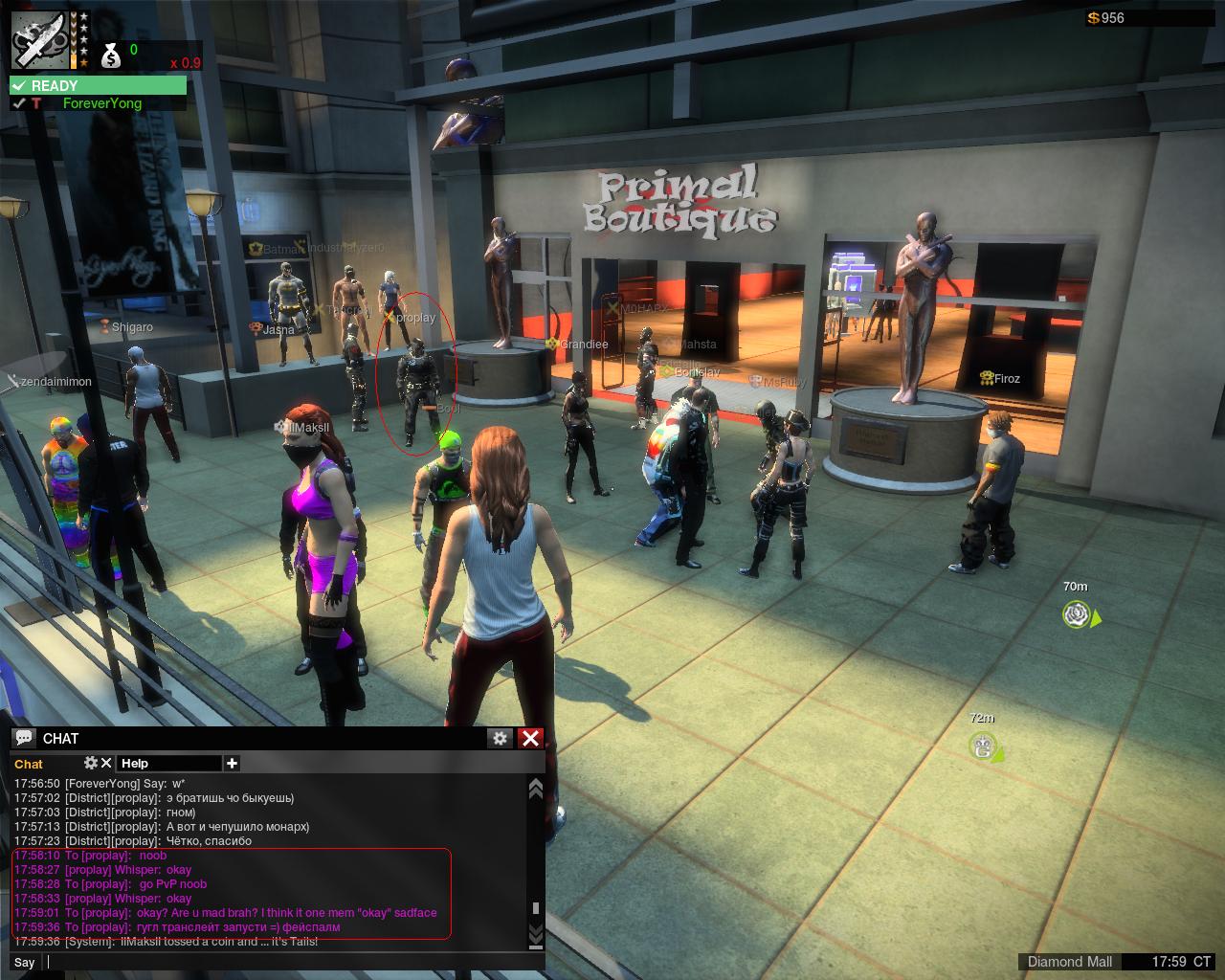Switch to the Chat tab
Viewport: 1225px width, 980px height.
tap(29, 764)
